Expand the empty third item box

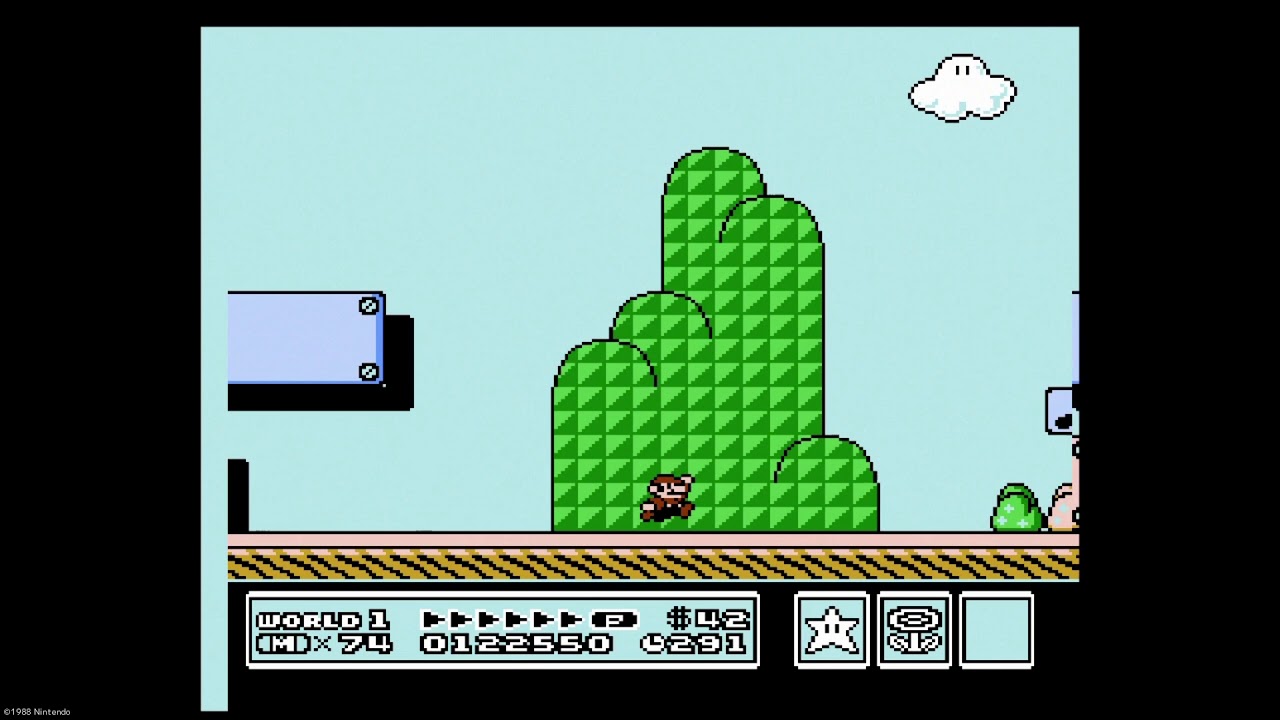(x=995, y=632)
